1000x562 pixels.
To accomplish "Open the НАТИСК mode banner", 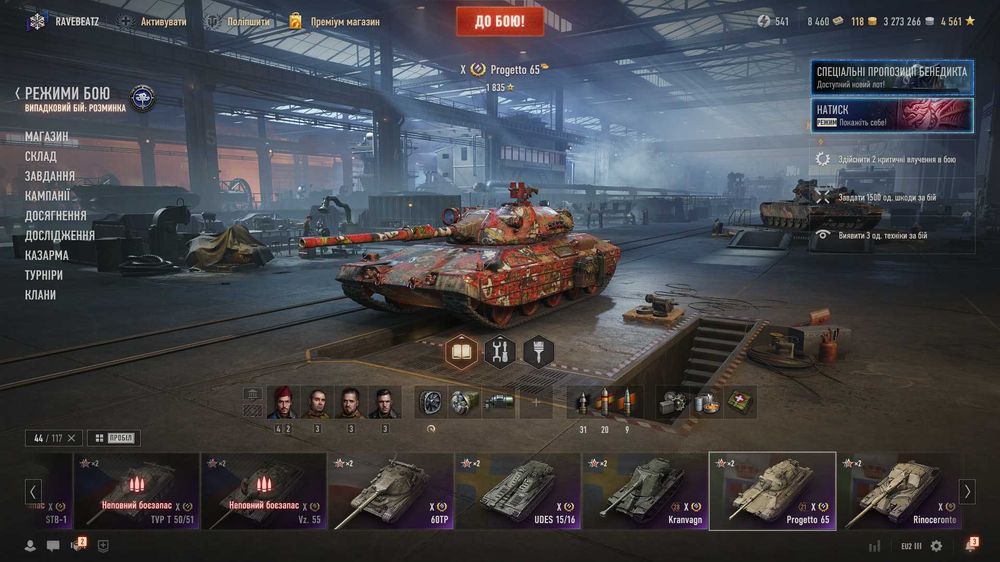I will click(892, 113).
